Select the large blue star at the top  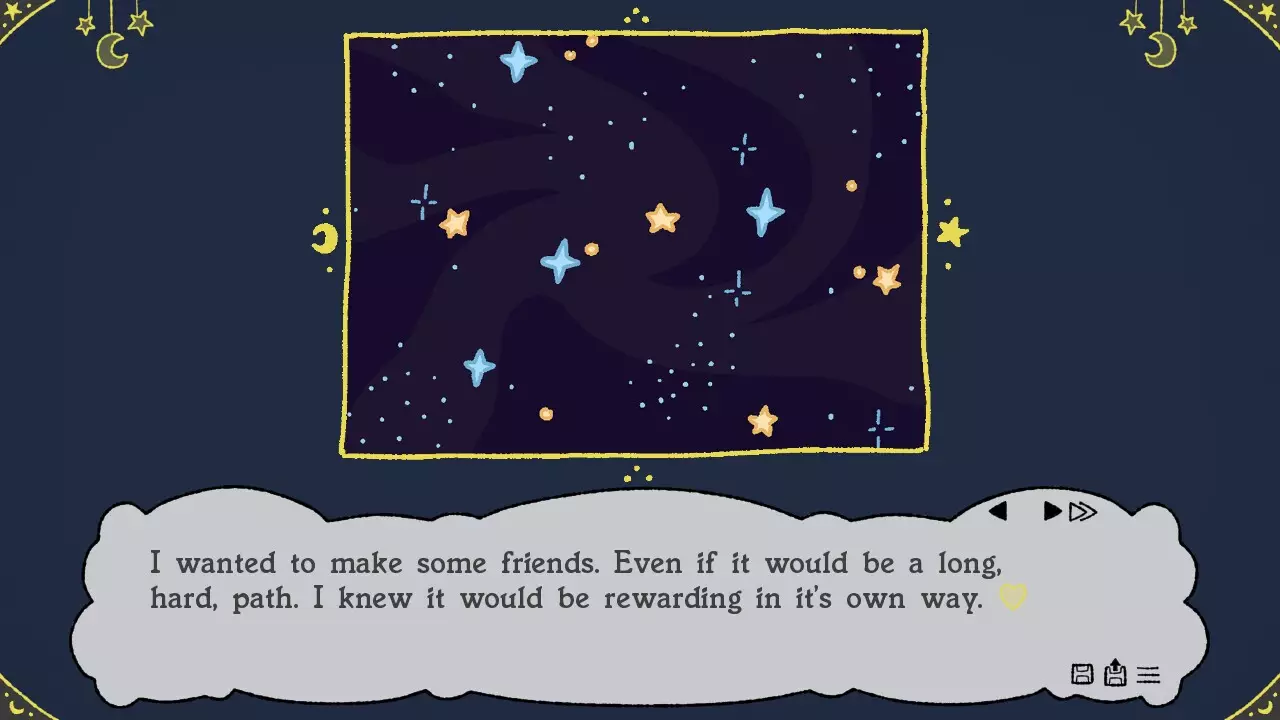click(x=516, y=60)
